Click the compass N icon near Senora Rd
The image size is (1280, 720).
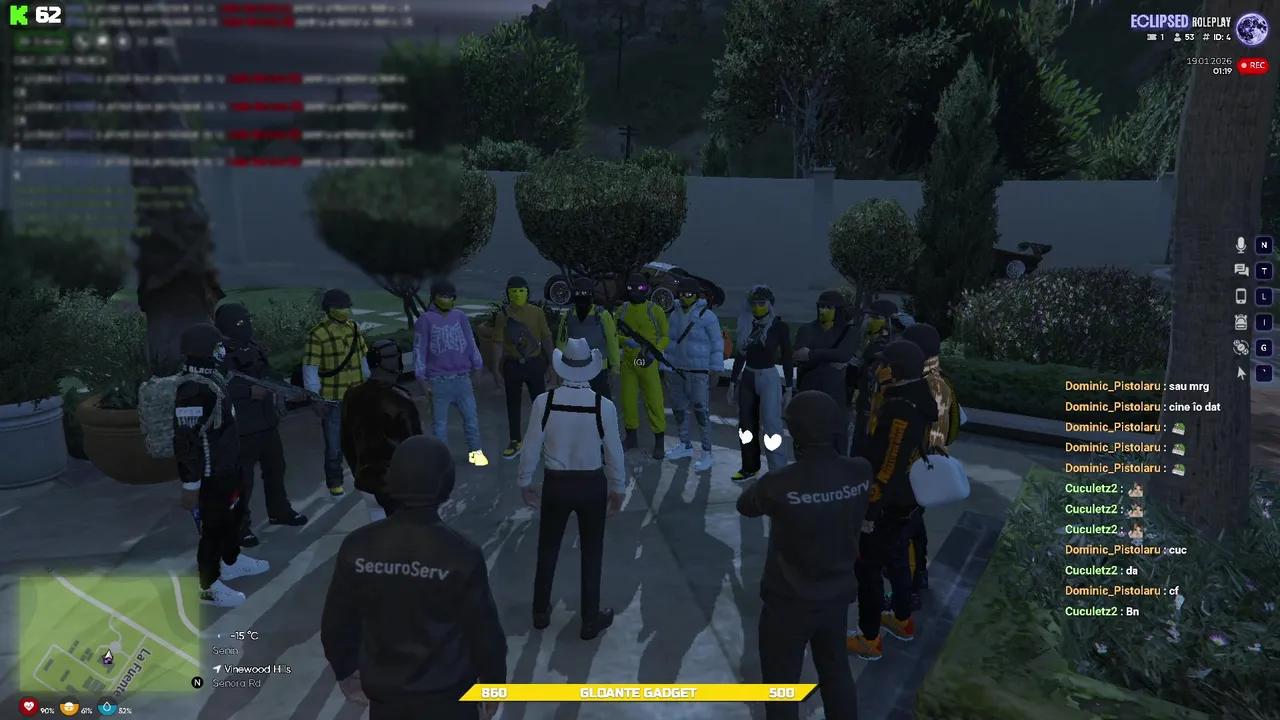coord(197,682)
